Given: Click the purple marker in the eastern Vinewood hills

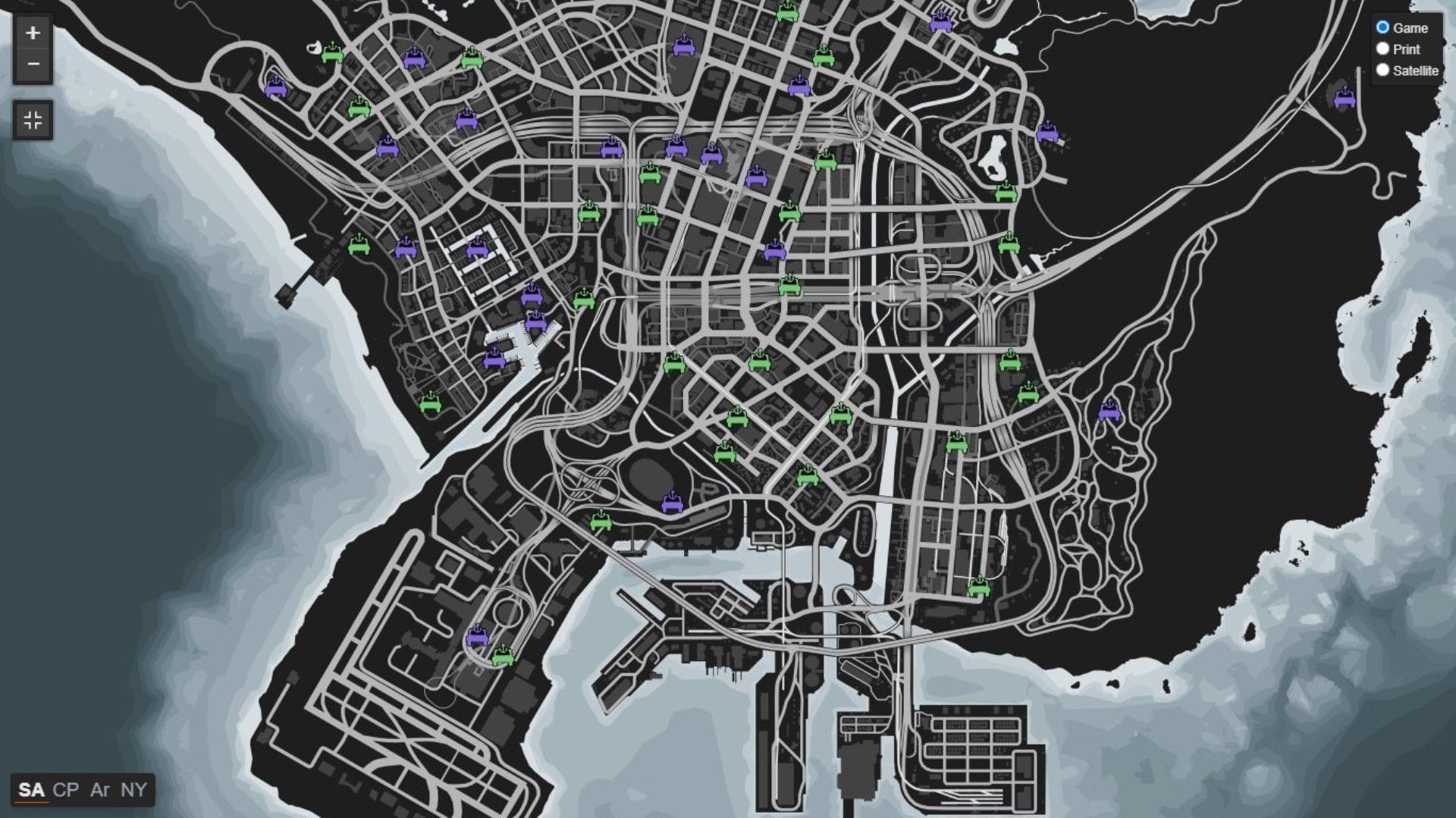Looking at the screenshot, I should [1046, 133].
